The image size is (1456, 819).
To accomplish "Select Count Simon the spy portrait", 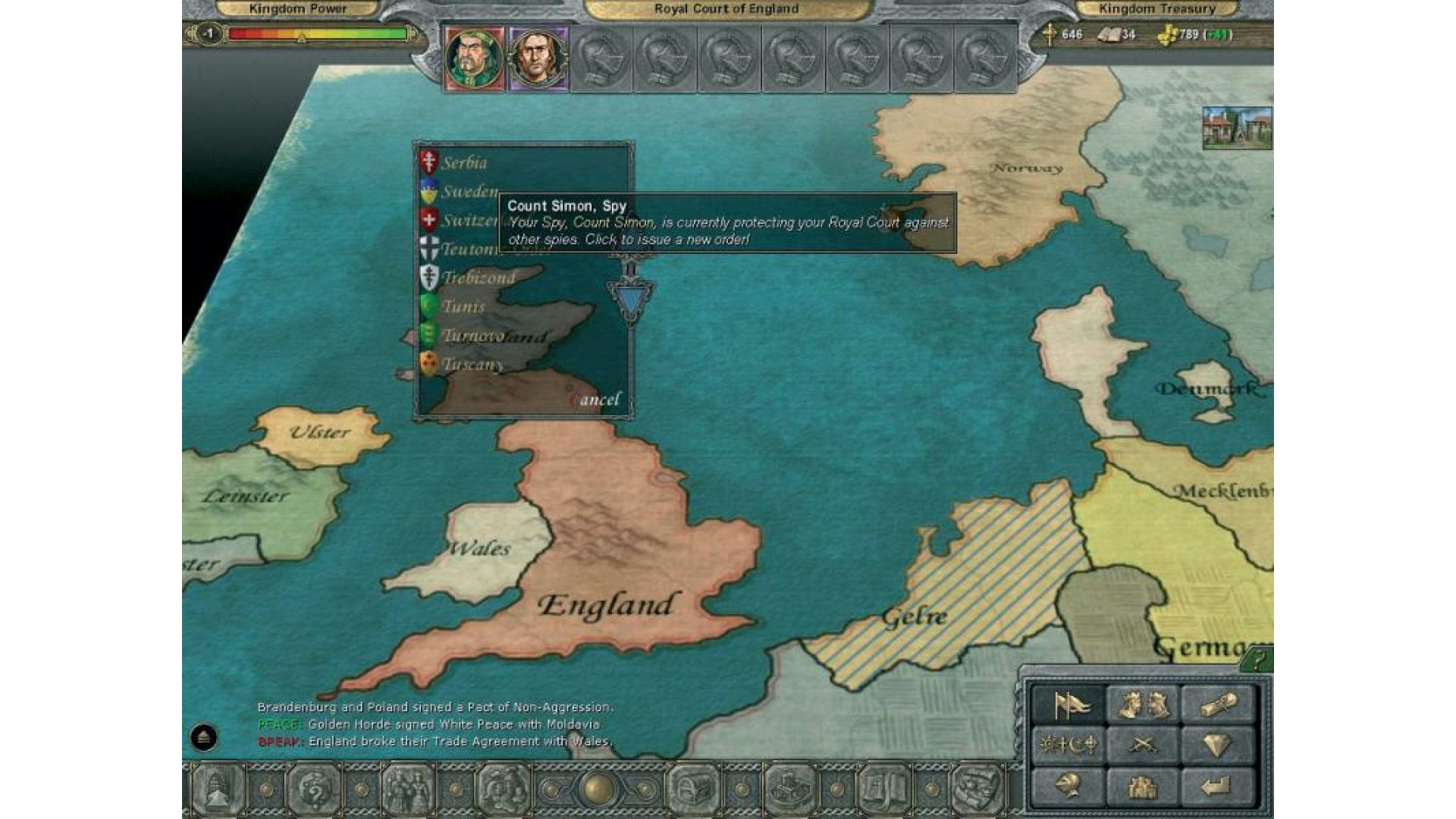I will tap(538, 58).
